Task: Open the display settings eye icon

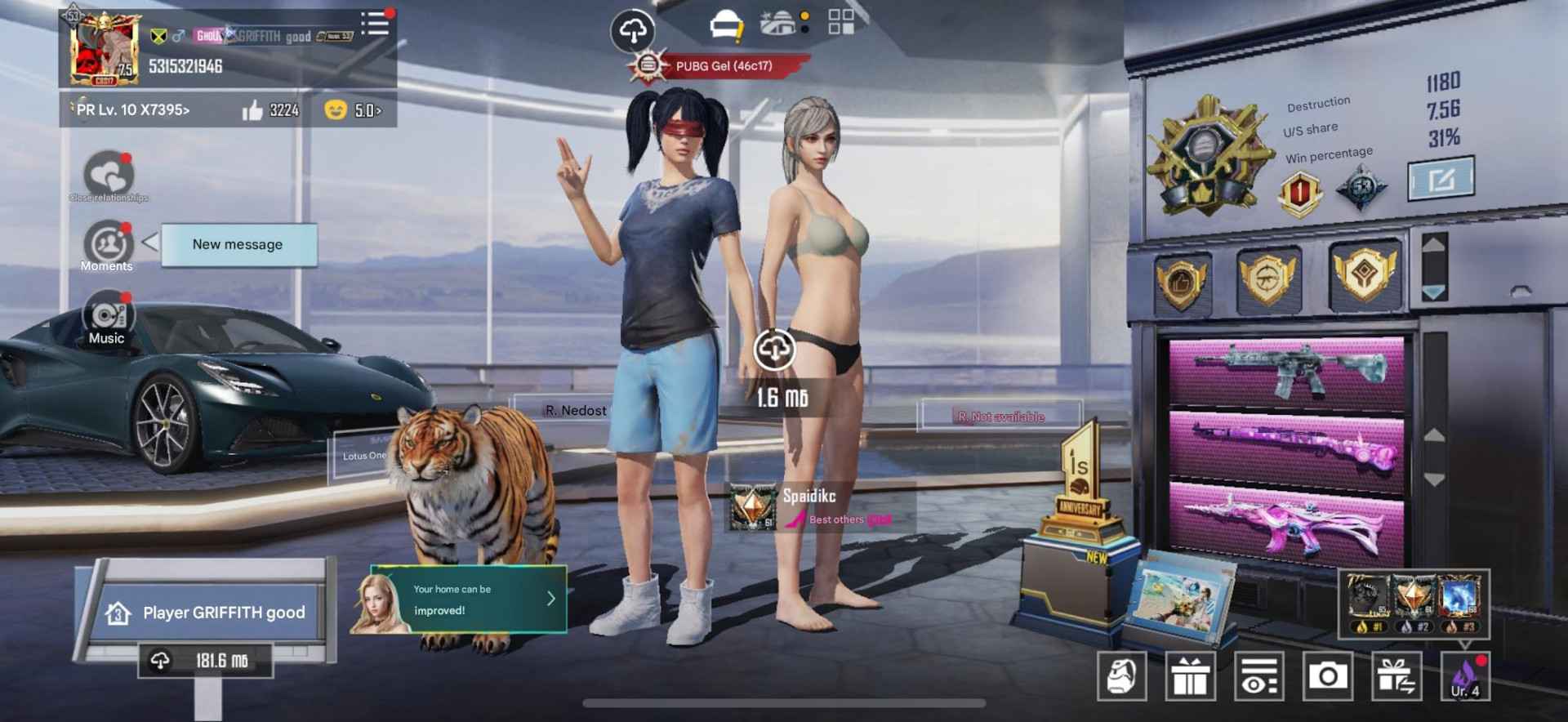Action: coord(1261,675)
